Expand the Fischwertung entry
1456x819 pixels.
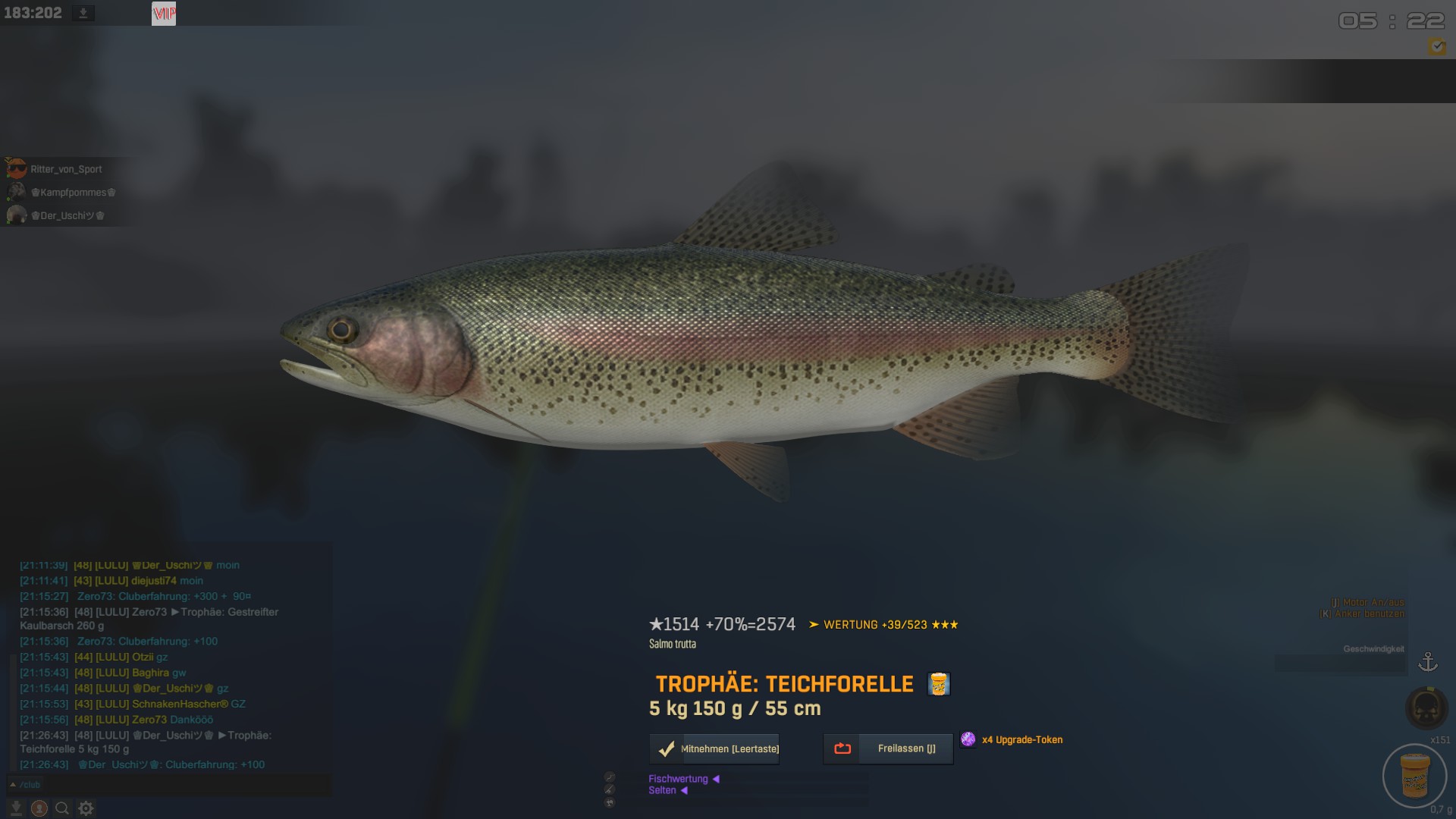tap(679, 779)
